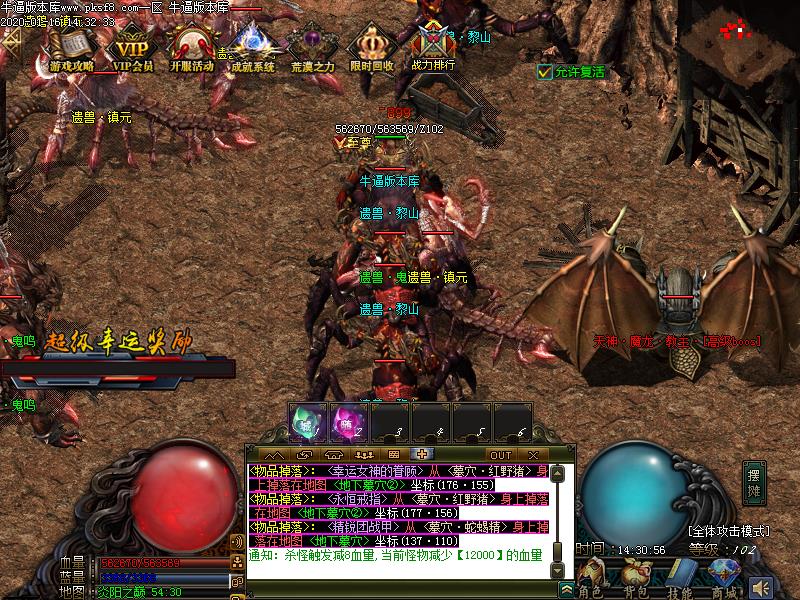Open the 摆摊 stall button
The image size is (800, 600).
click(754, 484)
